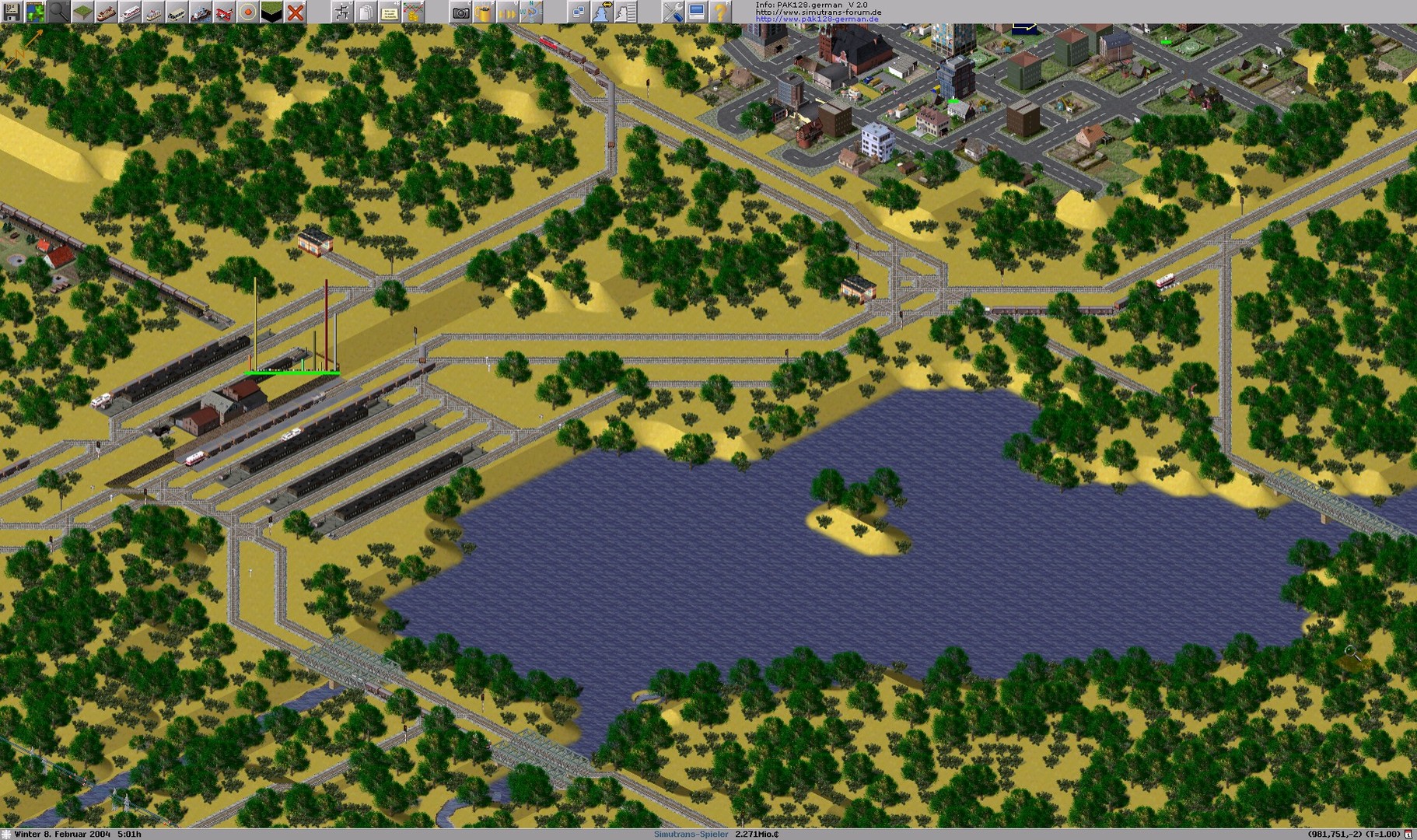Pause the game with the beer mug icon
This screenshot has width=1417, height=840.
(484, 13)
